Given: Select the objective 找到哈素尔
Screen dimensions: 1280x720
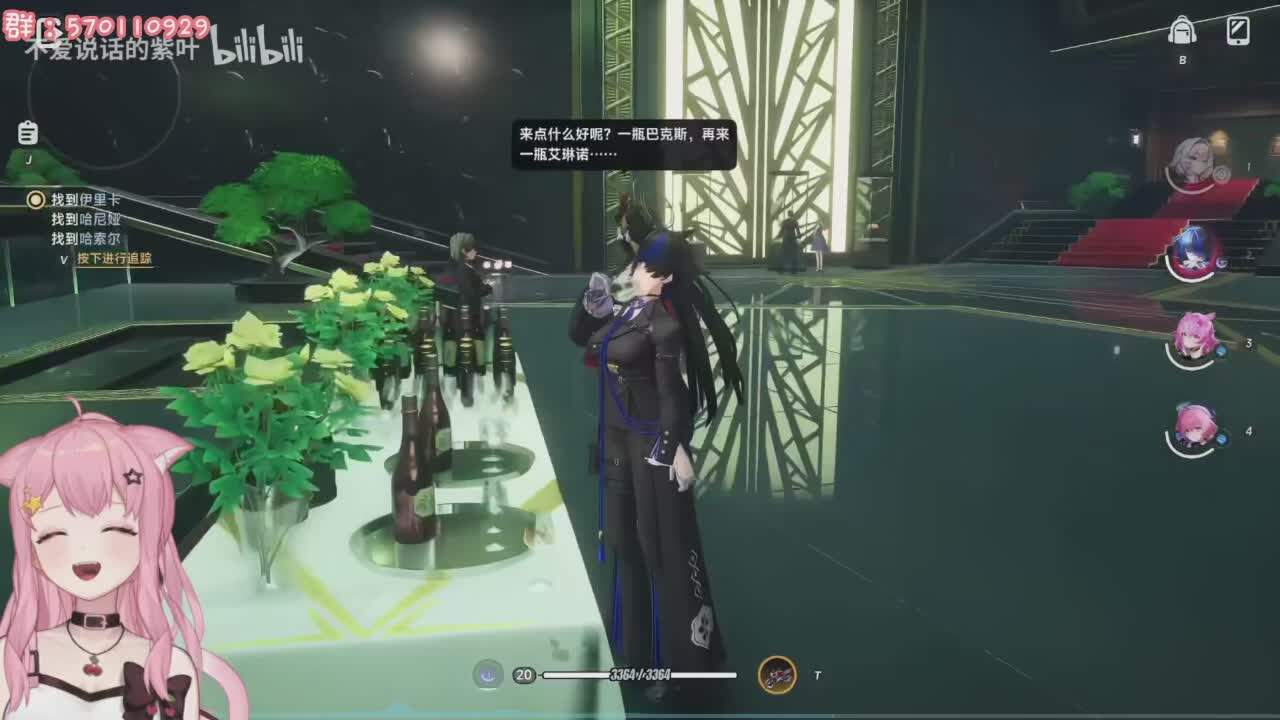Looking at the screenshot, I should pyautogui.click(x=86, y=239).
